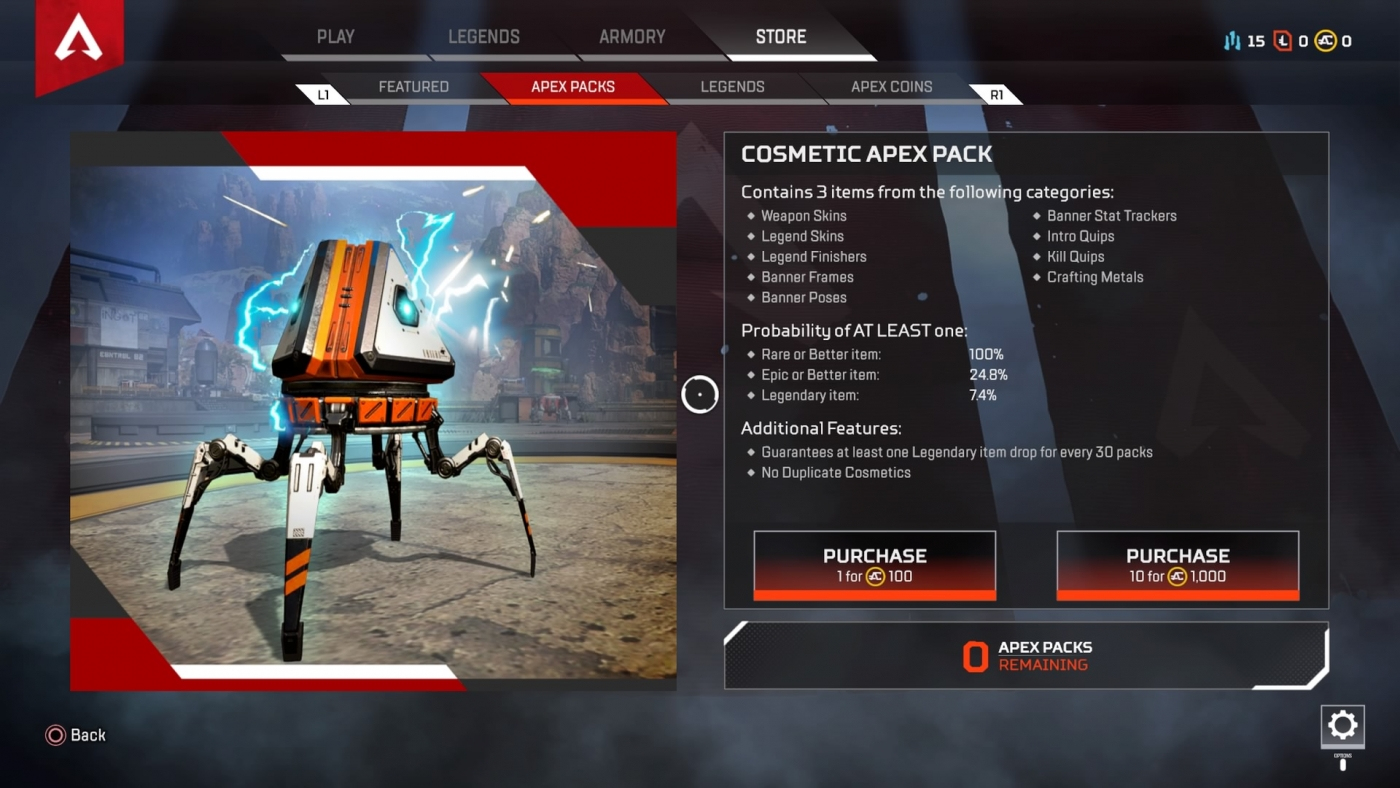Switch to the ARMORY tab
The height and width of the screenshot is (788, 1400).
coord(632,36)
